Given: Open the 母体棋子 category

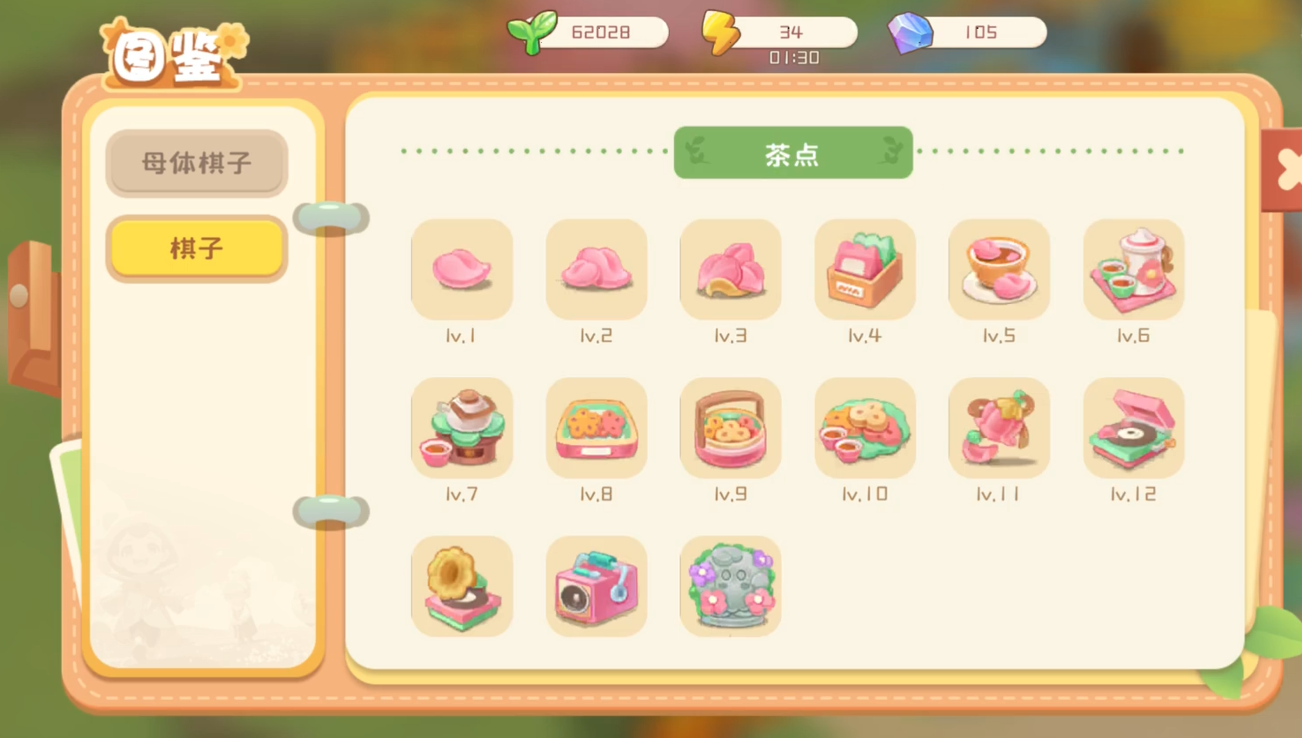Looking at the screenshot, I should click(x=196, y=164).
